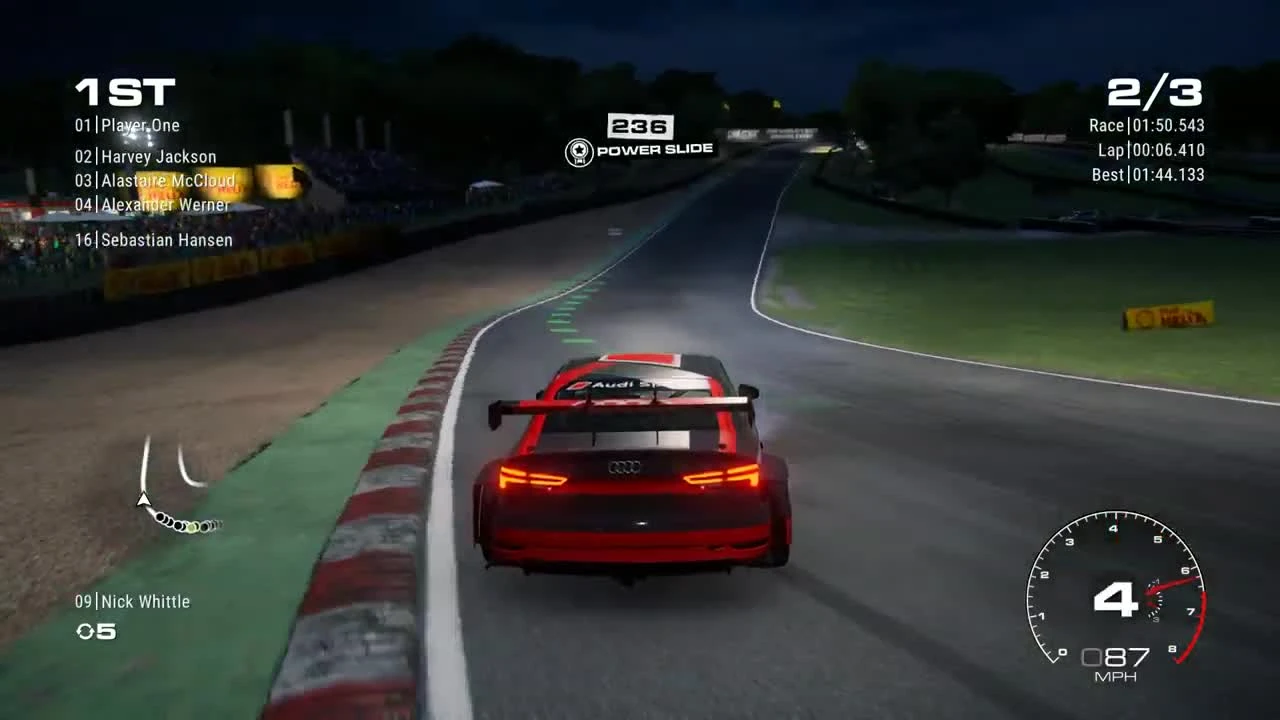This screenshot has width=1280, height=720.
Task: Select the flashback rewind icon beside the 5
Action: [x=88, y=632]
